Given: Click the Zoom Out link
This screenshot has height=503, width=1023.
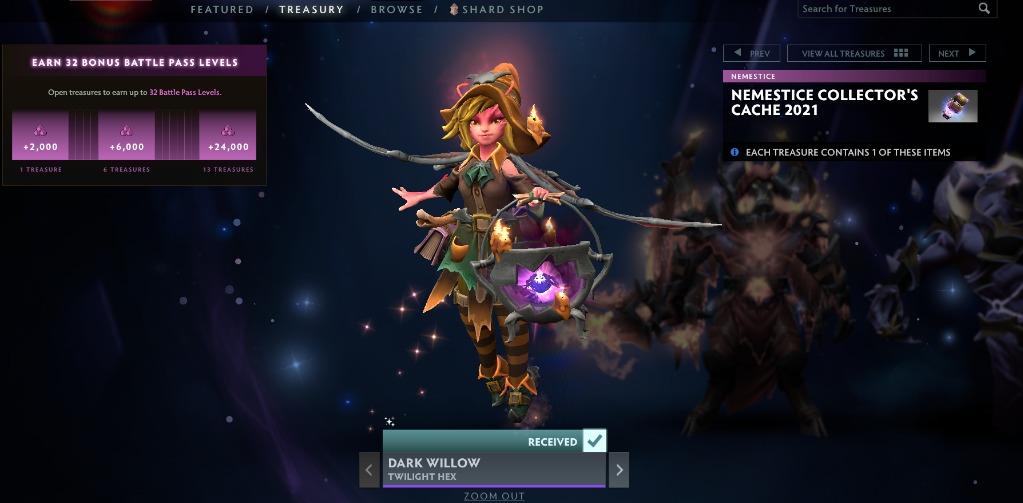Looking at the screenshot, I should [x=494, y=496].
